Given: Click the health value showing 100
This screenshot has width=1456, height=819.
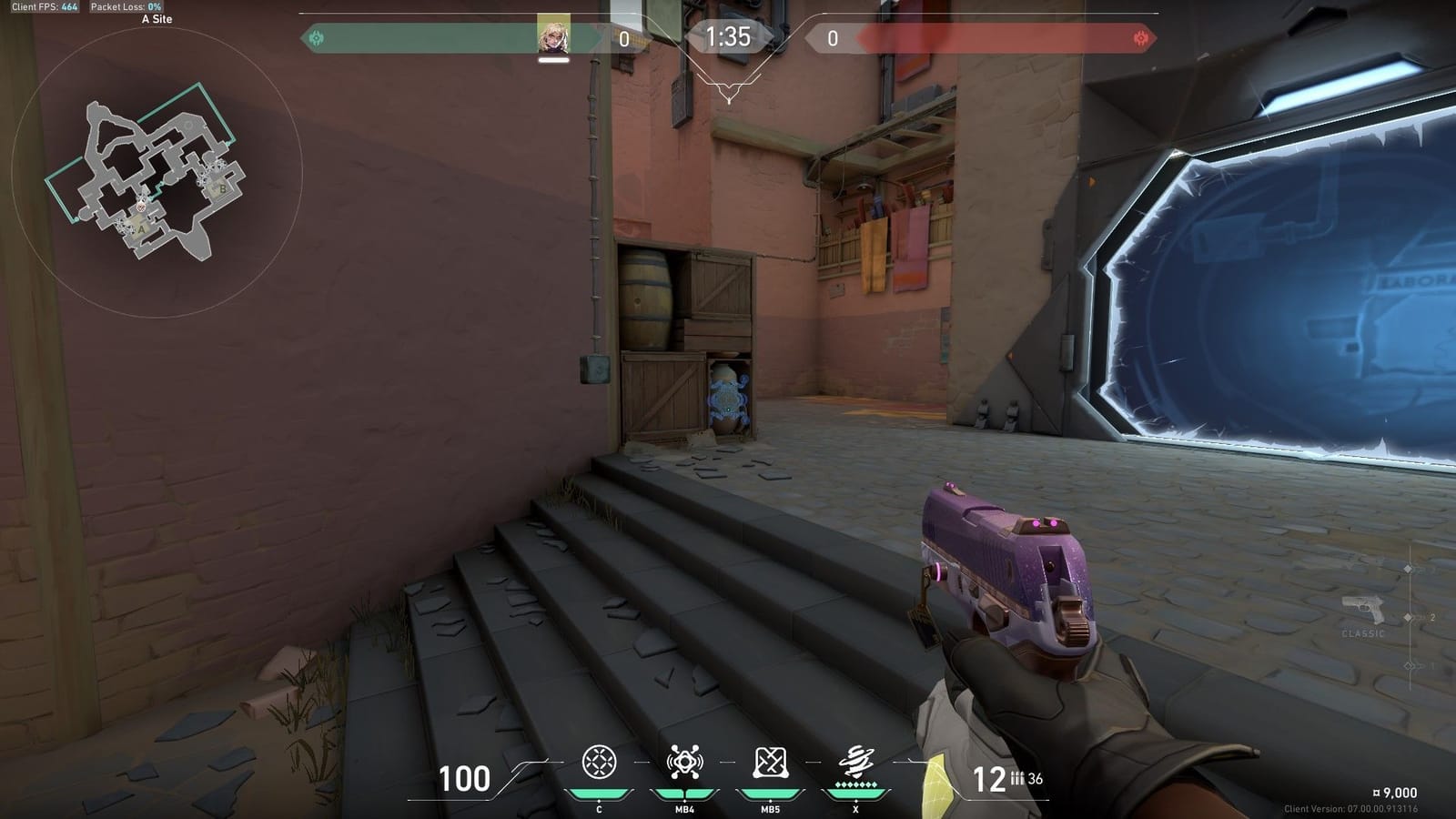Looking at the screenshot, I should tap(465, 779).
